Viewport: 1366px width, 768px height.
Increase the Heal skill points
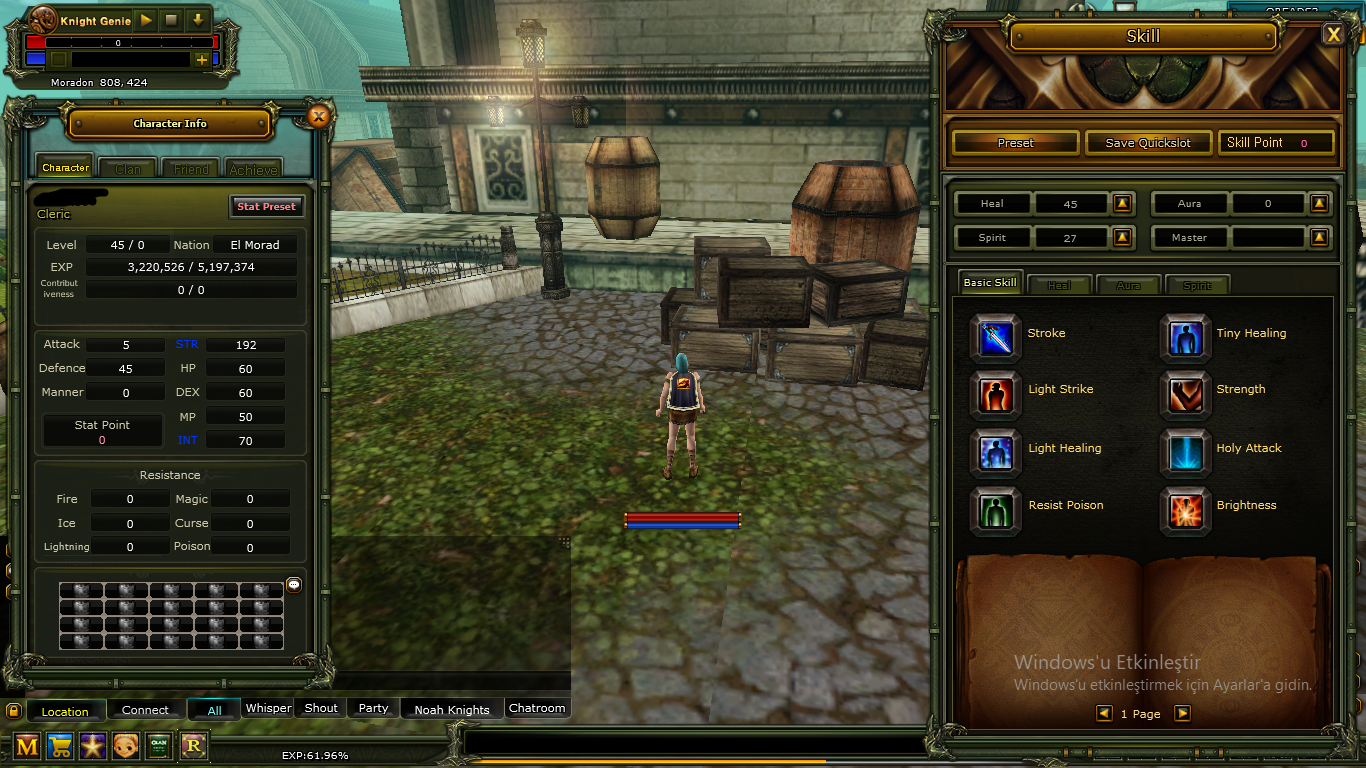[1122, 204]
